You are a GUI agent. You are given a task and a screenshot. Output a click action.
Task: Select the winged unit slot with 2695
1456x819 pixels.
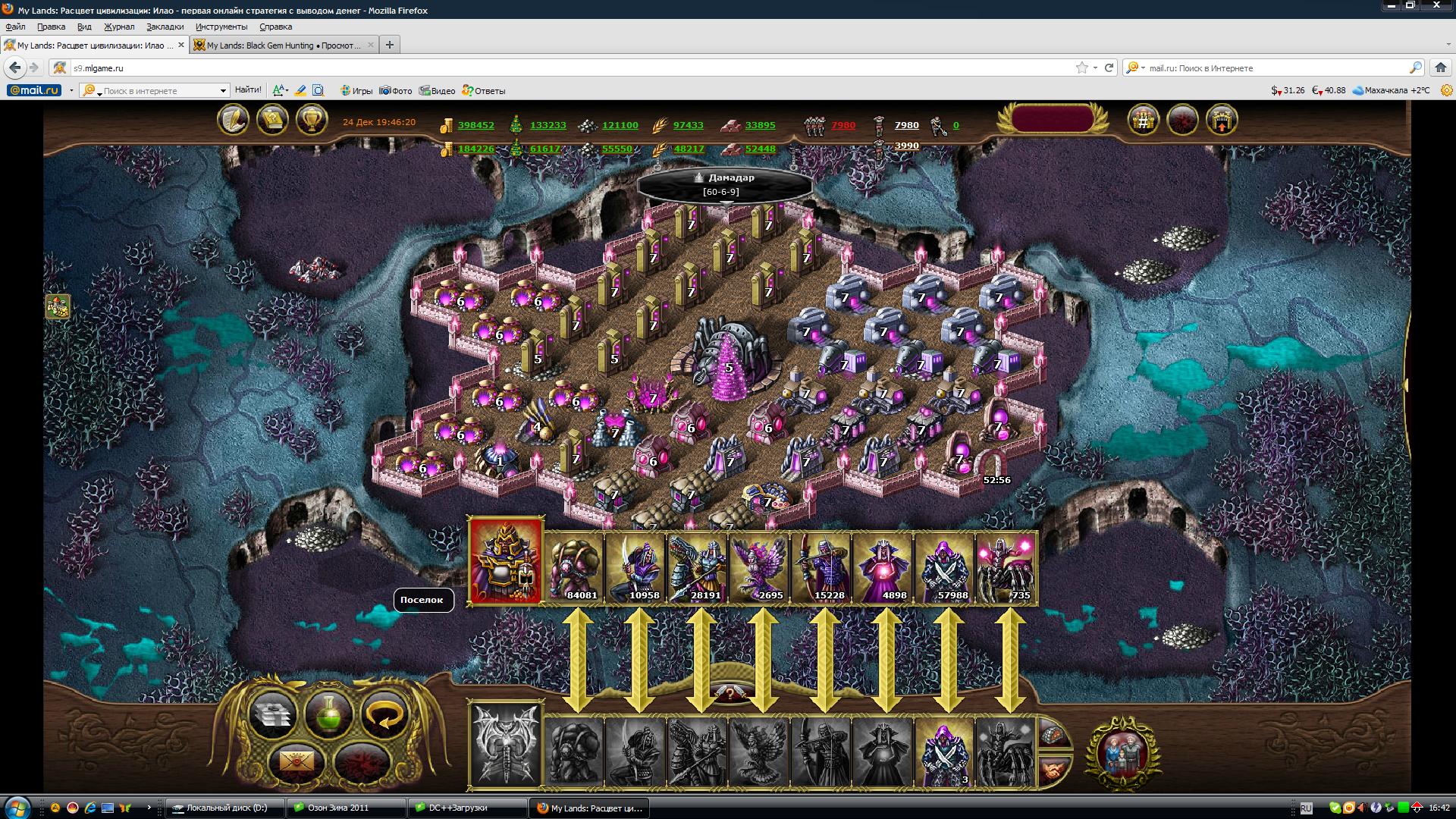(x=759, y=566)
